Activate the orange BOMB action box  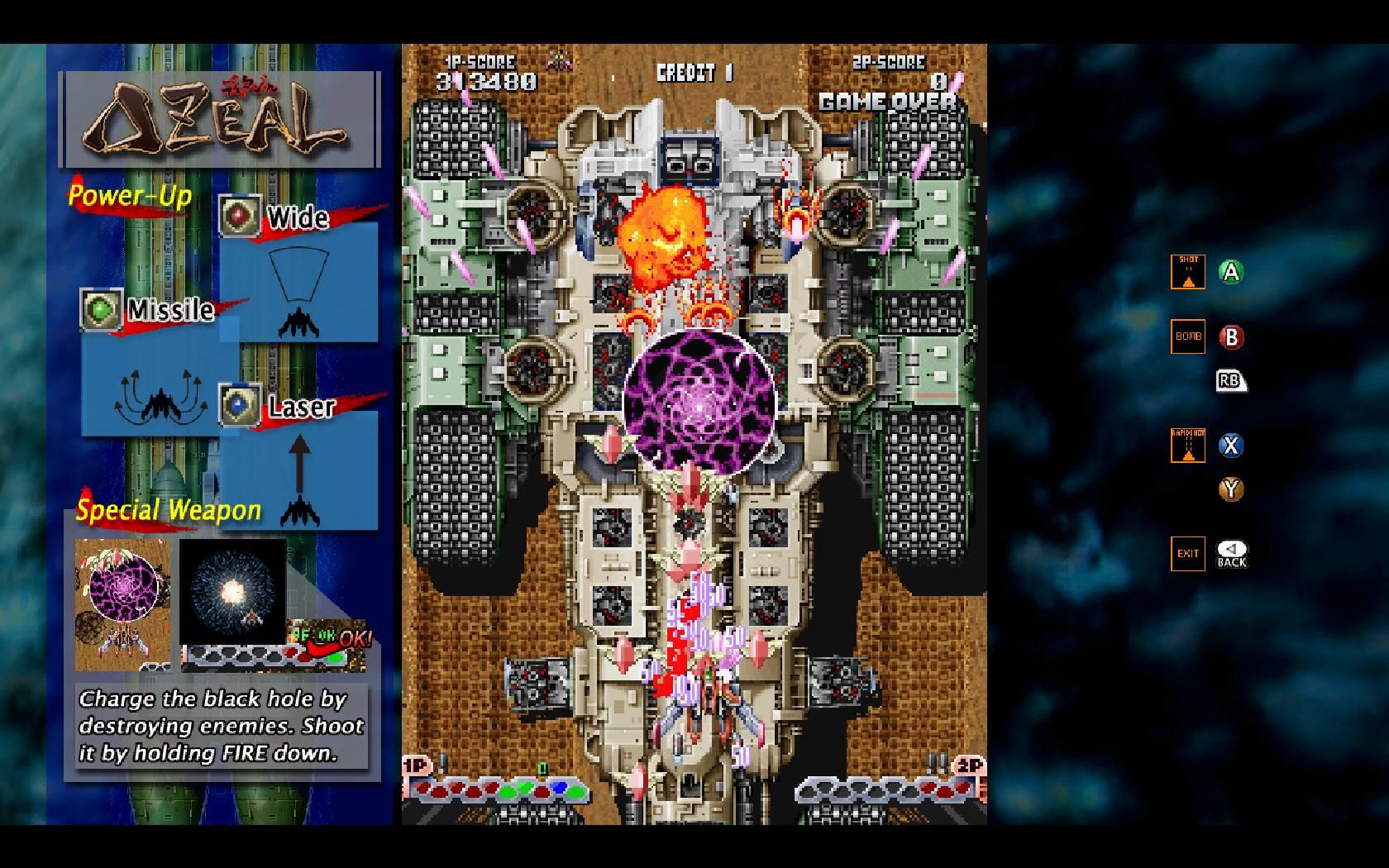(1187, 336)
